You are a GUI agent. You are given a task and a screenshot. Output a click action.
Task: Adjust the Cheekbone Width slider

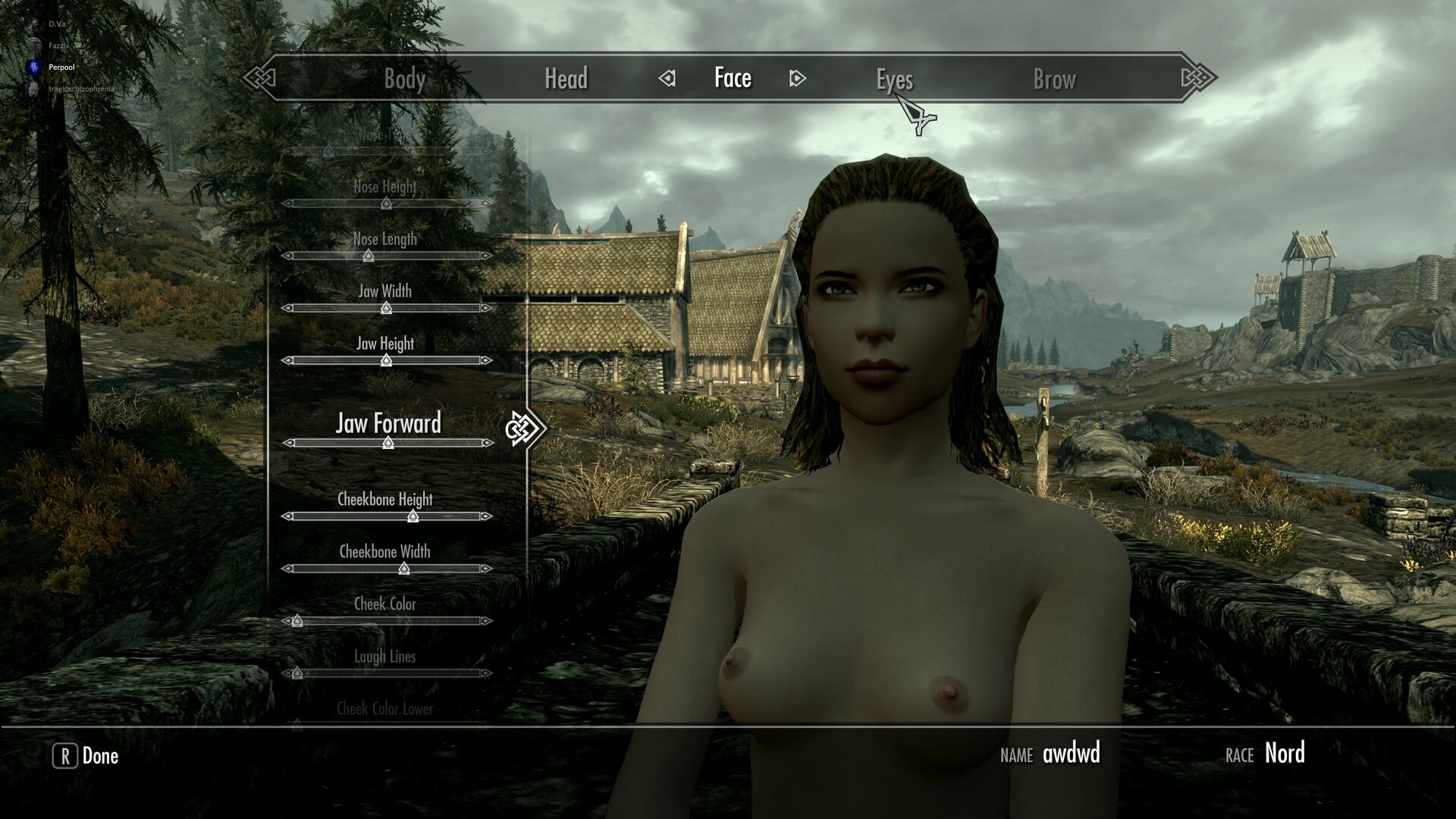tap(404, 569)
